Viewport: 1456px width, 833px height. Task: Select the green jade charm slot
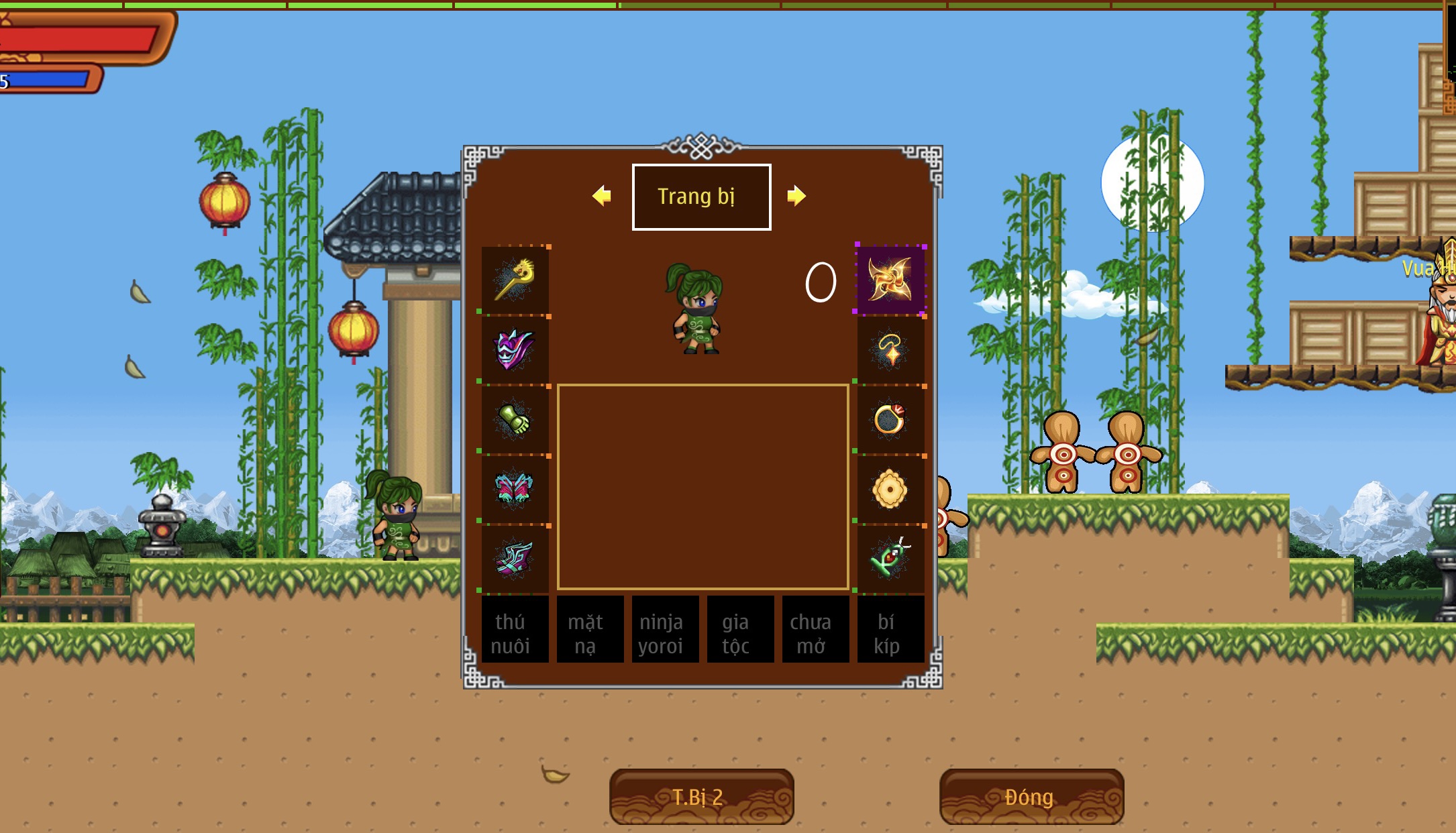click(890, 559)
